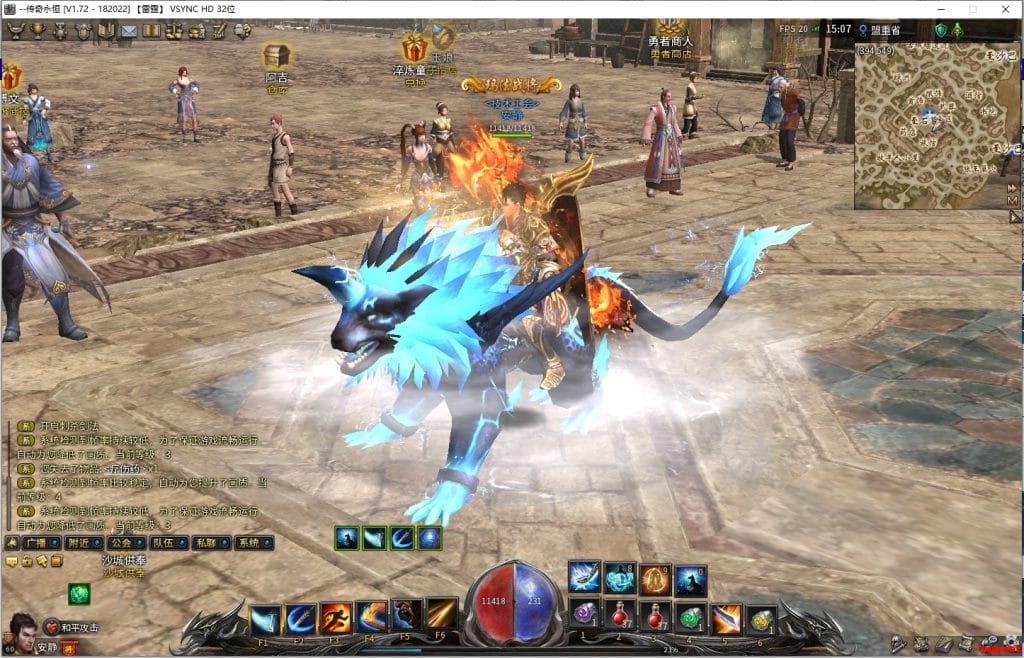Activate the flaming sword item in slot 5
Viewport: 1024px width, 658px height.
coord(726,618)
